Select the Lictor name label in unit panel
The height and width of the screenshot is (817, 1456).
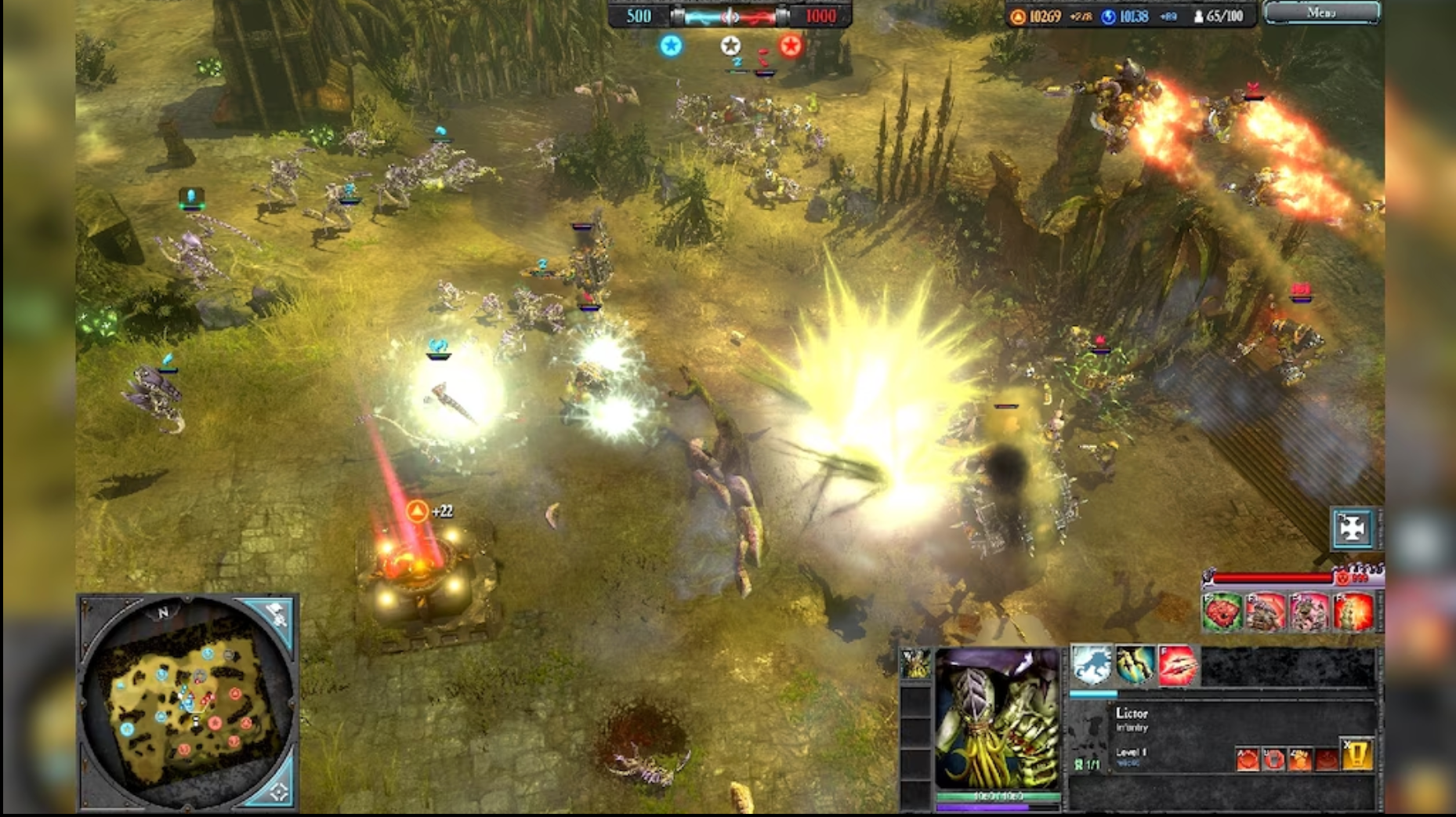(x=1132, y=714)
